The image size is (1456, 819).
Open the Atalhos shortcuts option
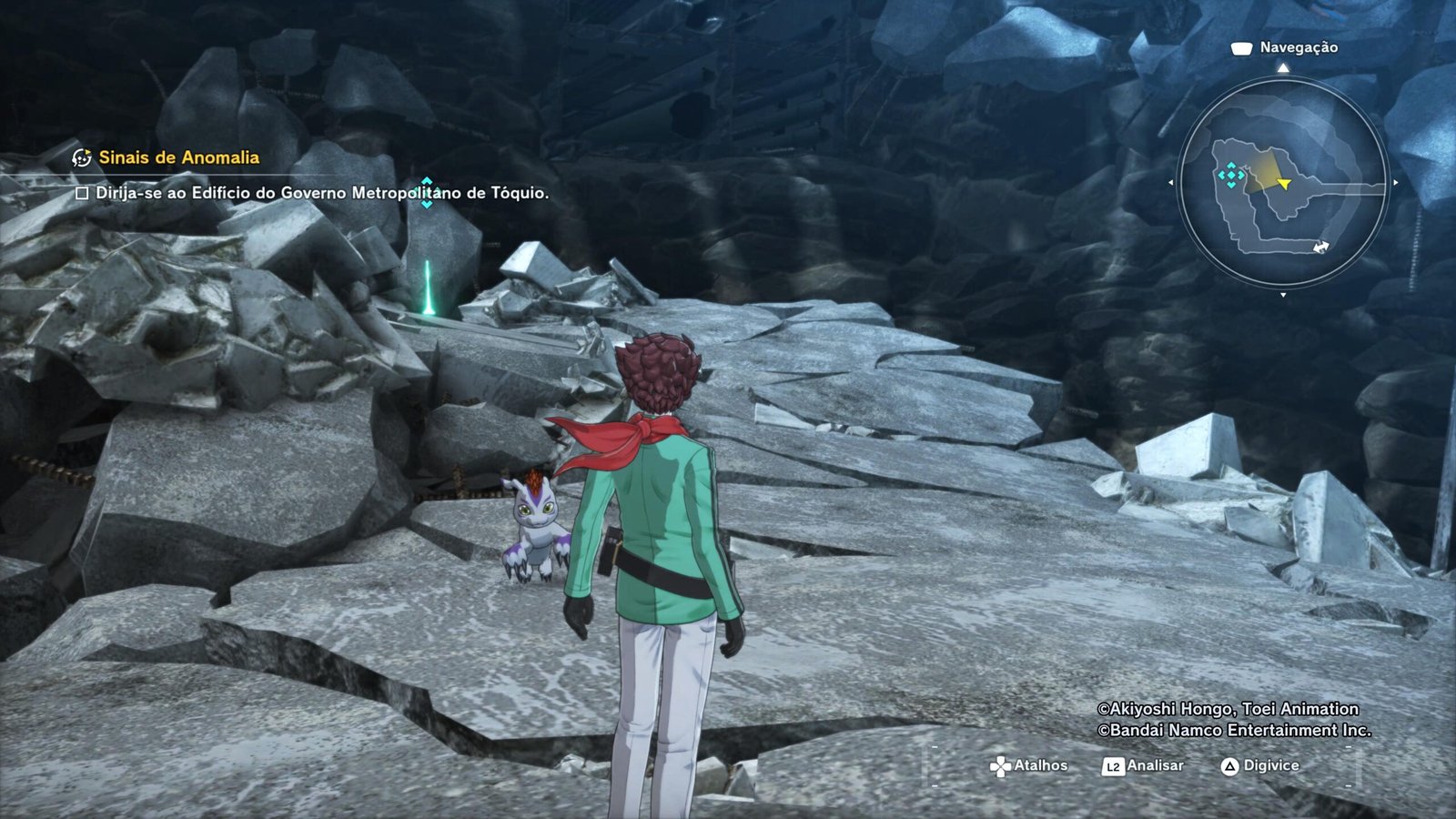(x=1029, y=766)
